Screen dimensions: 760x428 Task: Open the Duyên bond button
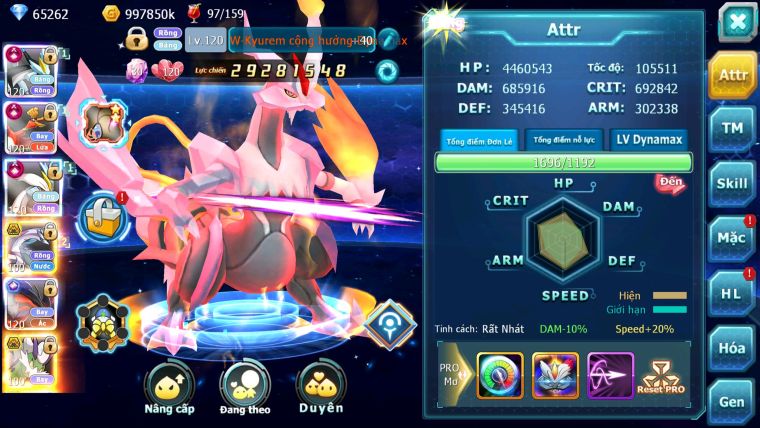321,390
